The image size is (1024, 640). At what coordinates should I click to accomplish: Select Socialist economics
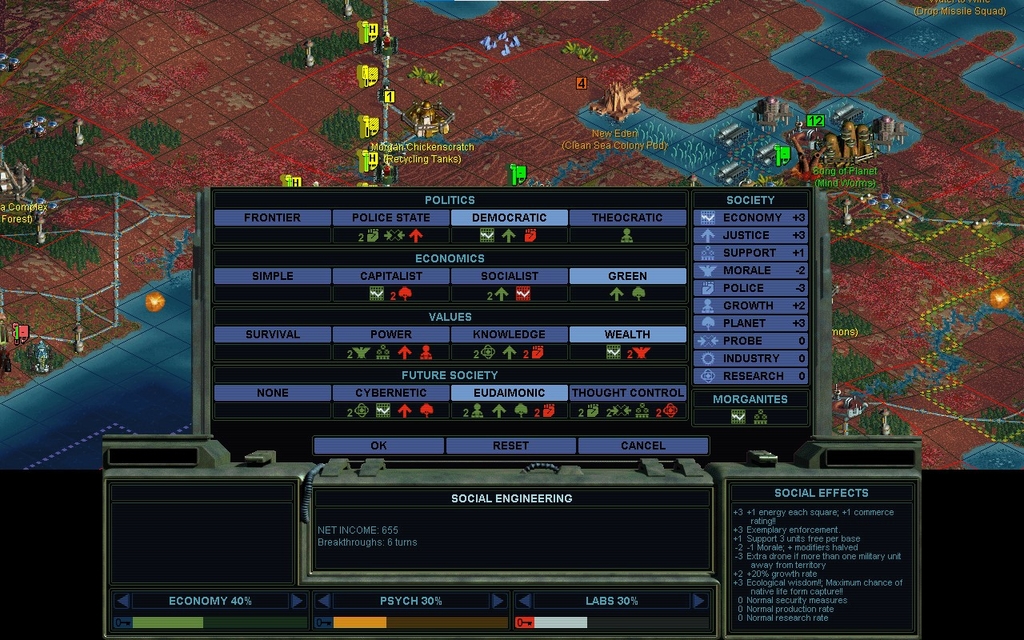pos(509,276)
